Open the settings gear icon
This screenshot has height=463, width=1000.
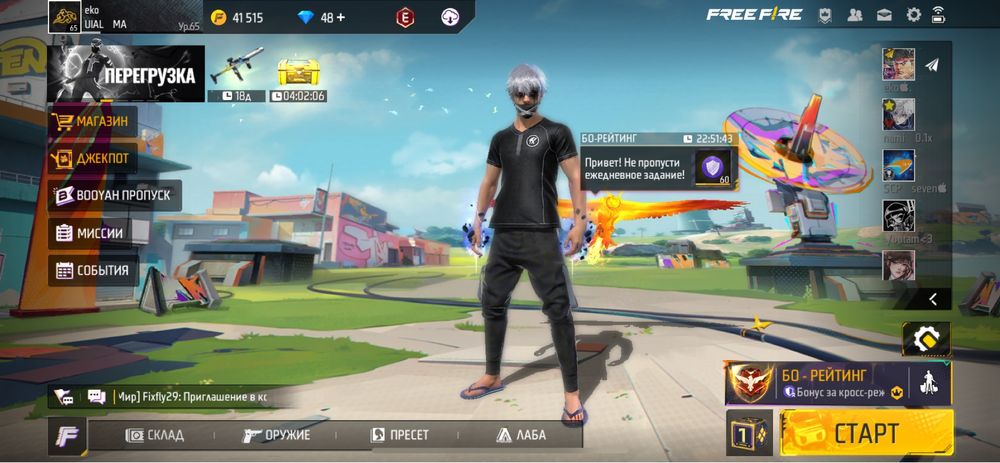click(913, 15)
